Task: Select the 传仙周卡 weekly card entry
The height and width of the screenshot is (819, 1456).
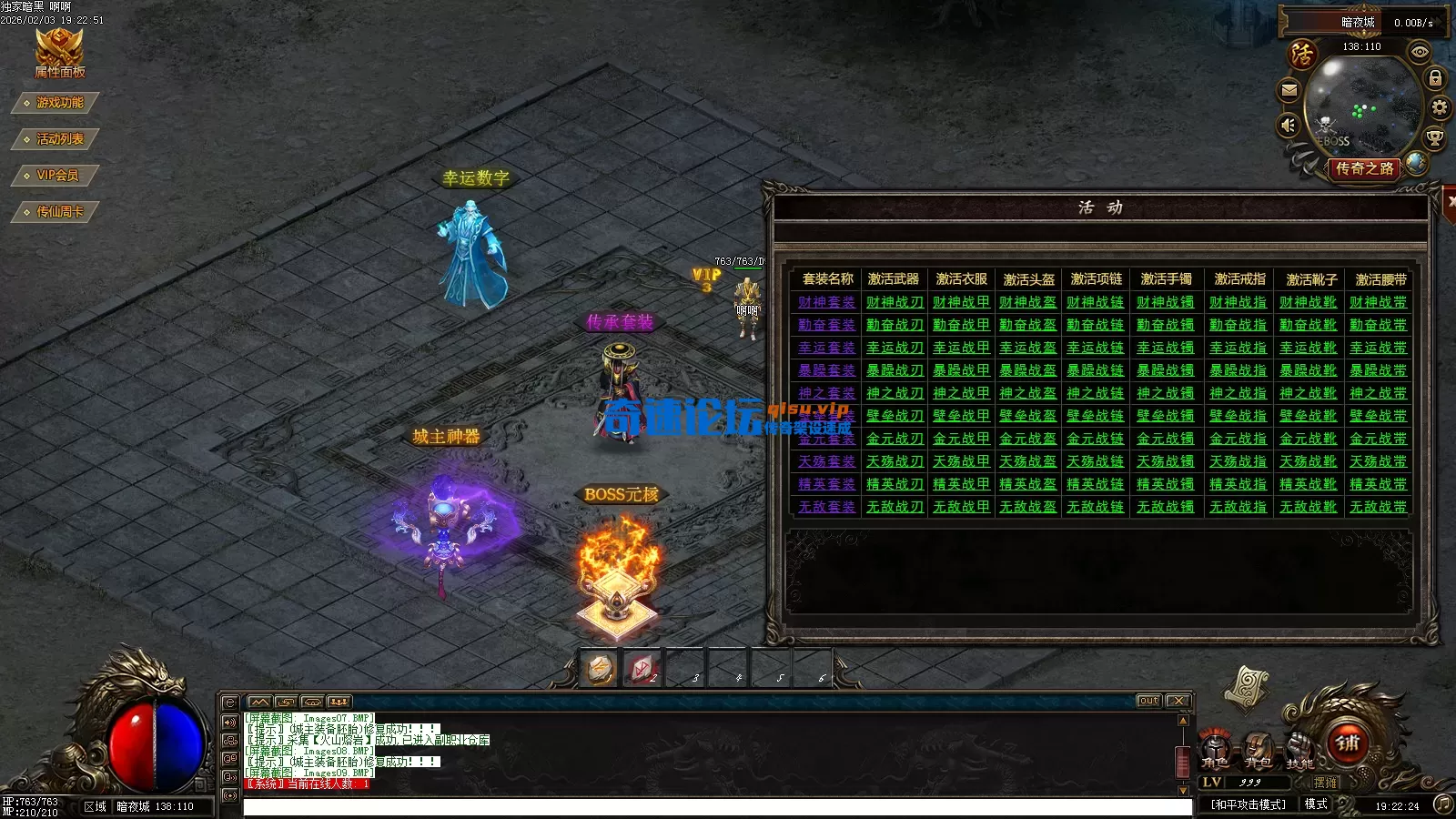Action: pyautogui.click(x=58, y=212)
